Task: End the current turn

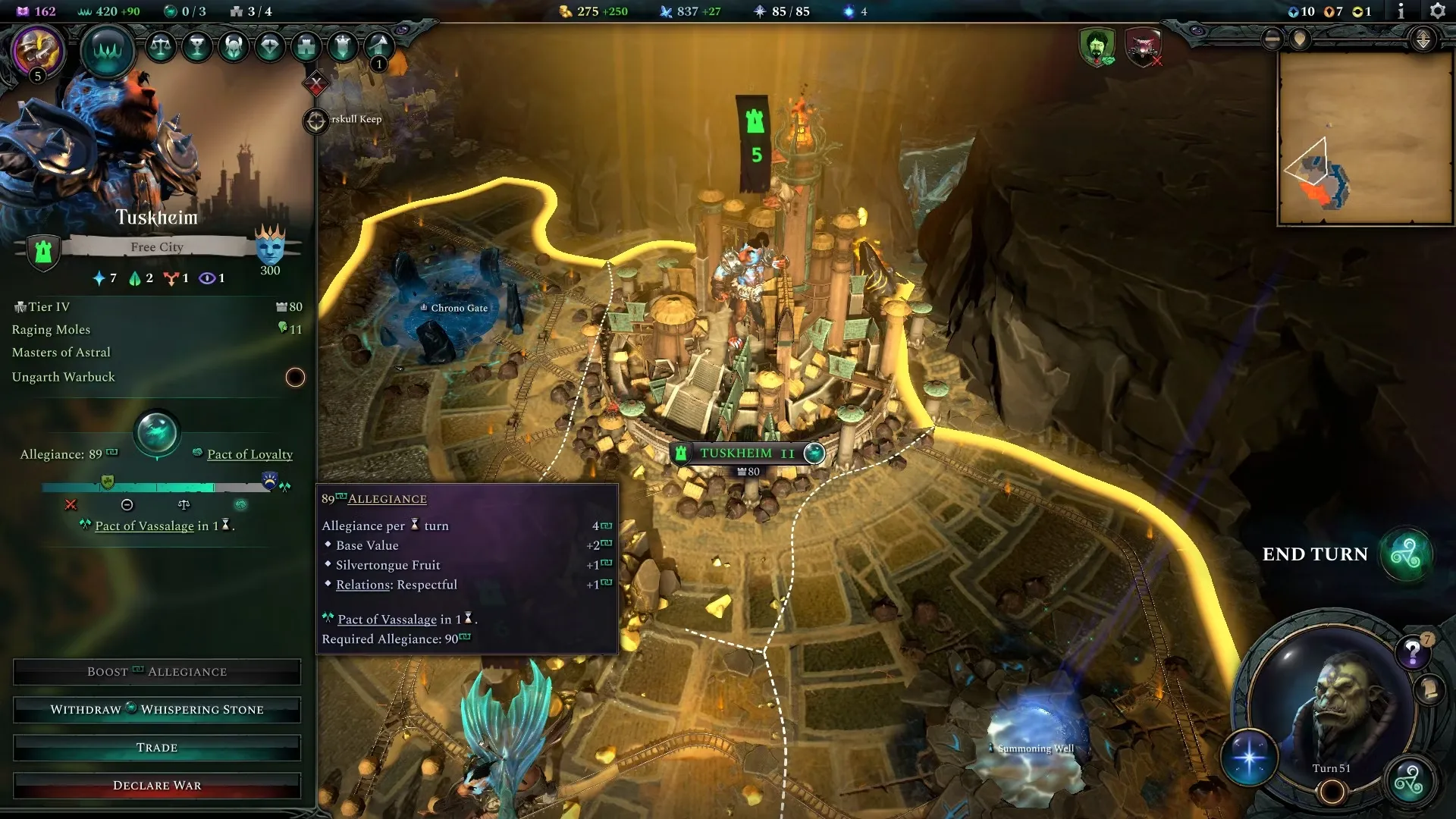Action: 1405,554
